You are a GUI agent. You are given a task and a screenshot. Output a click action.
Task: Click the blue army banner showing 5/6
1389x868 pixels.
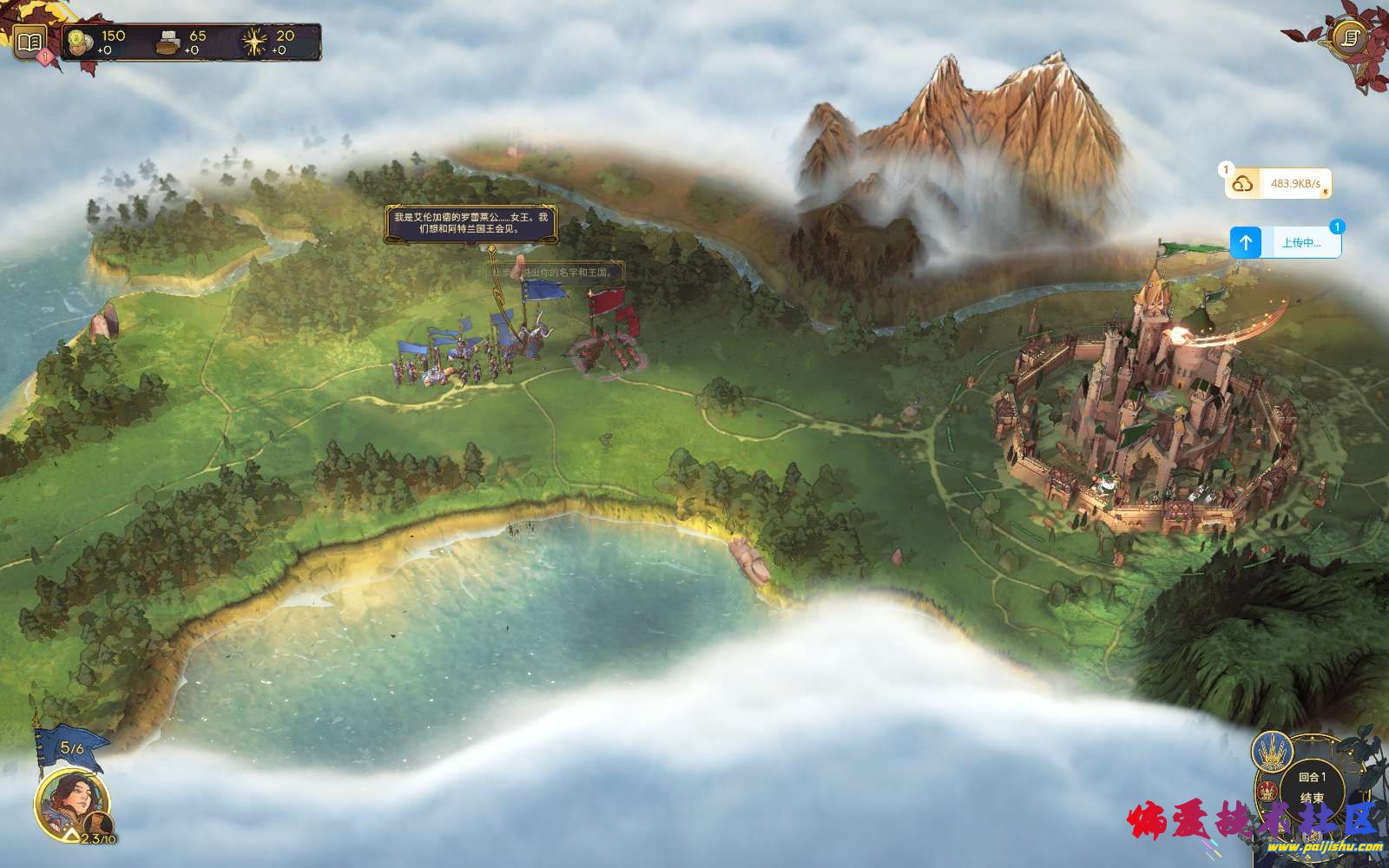pyautogui.click(x=70, y=747)
